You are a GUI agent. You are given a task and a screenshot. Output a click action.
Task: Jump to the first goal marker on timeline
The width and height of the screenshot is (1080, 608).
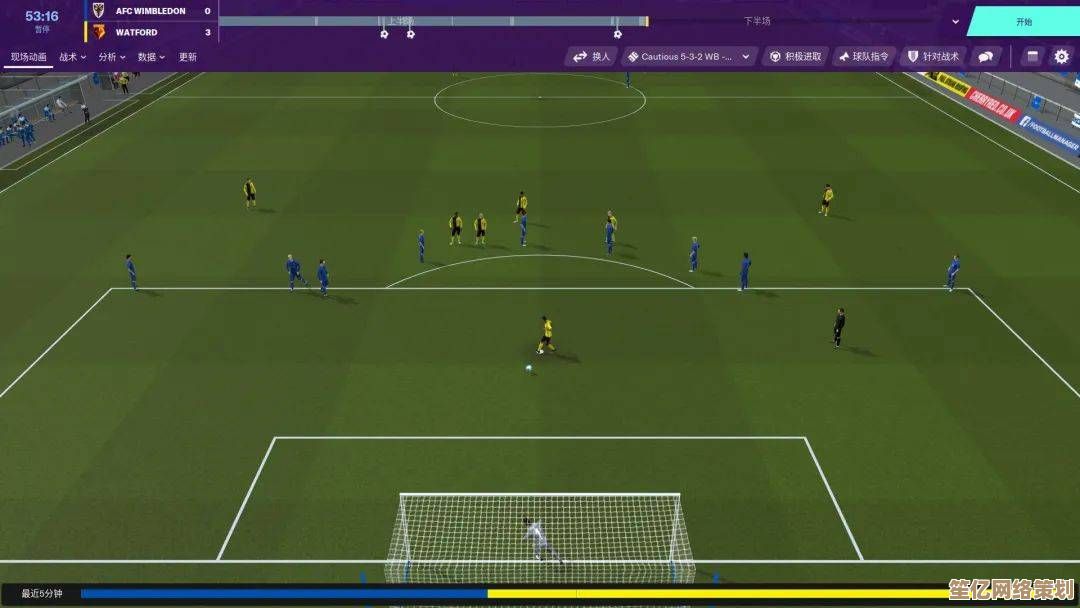(x=384, y=34)
